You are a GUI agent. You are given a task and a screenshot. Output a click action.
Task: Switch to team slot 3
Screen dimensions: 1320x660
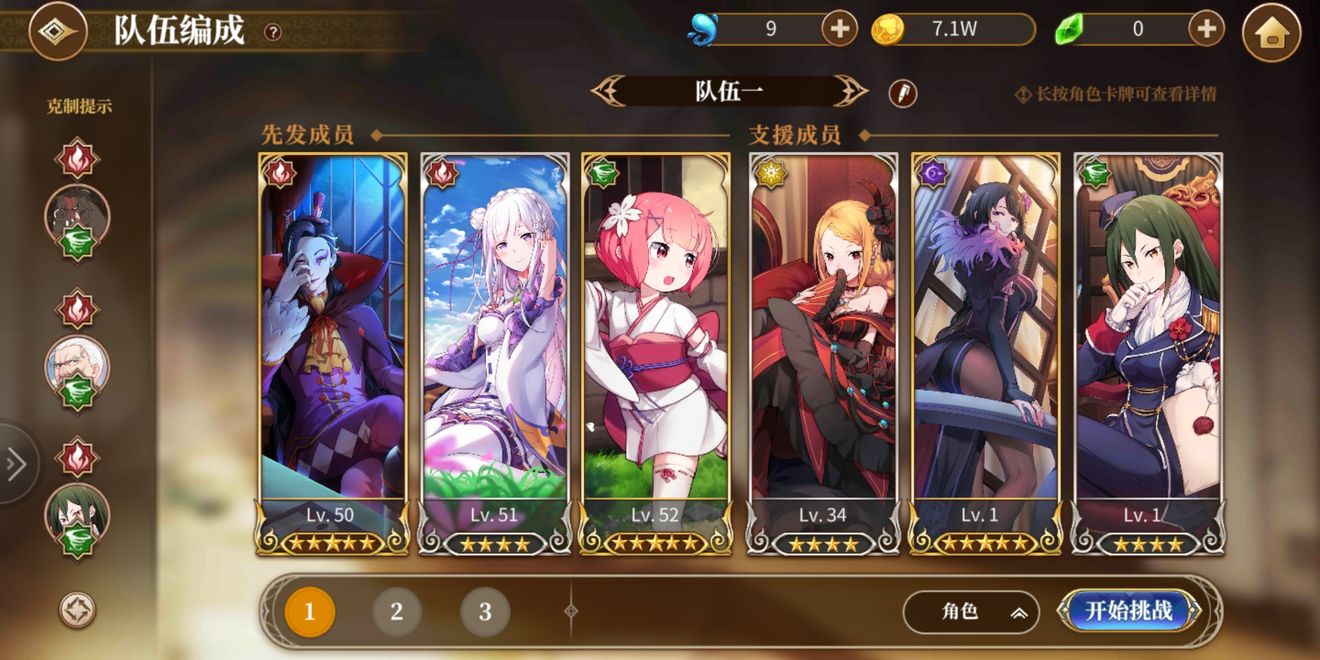pyautogui.click(x=485, y=612)
